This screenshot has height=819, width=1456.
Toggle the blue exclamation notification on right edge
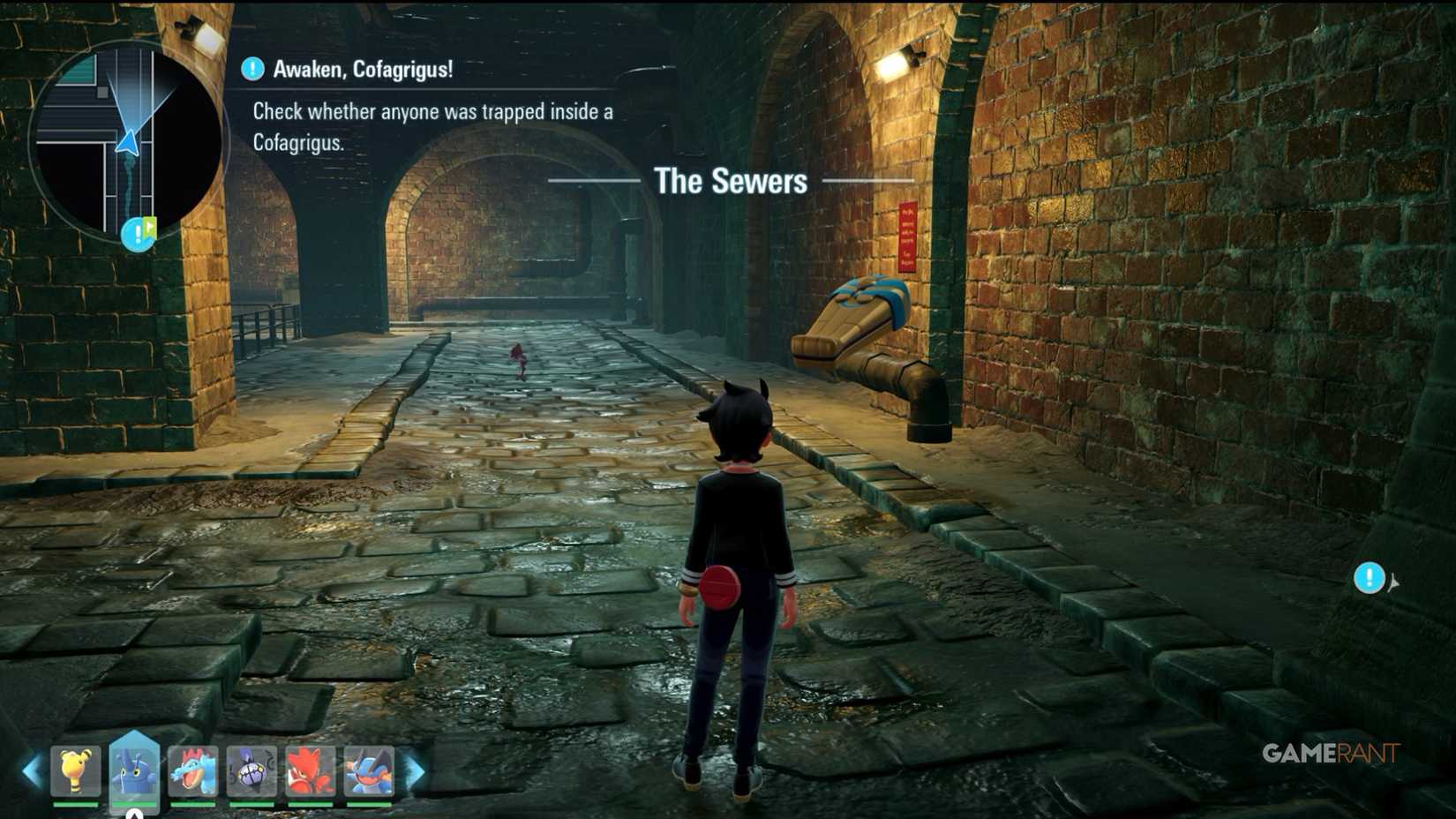click(x=1369, y=578)
